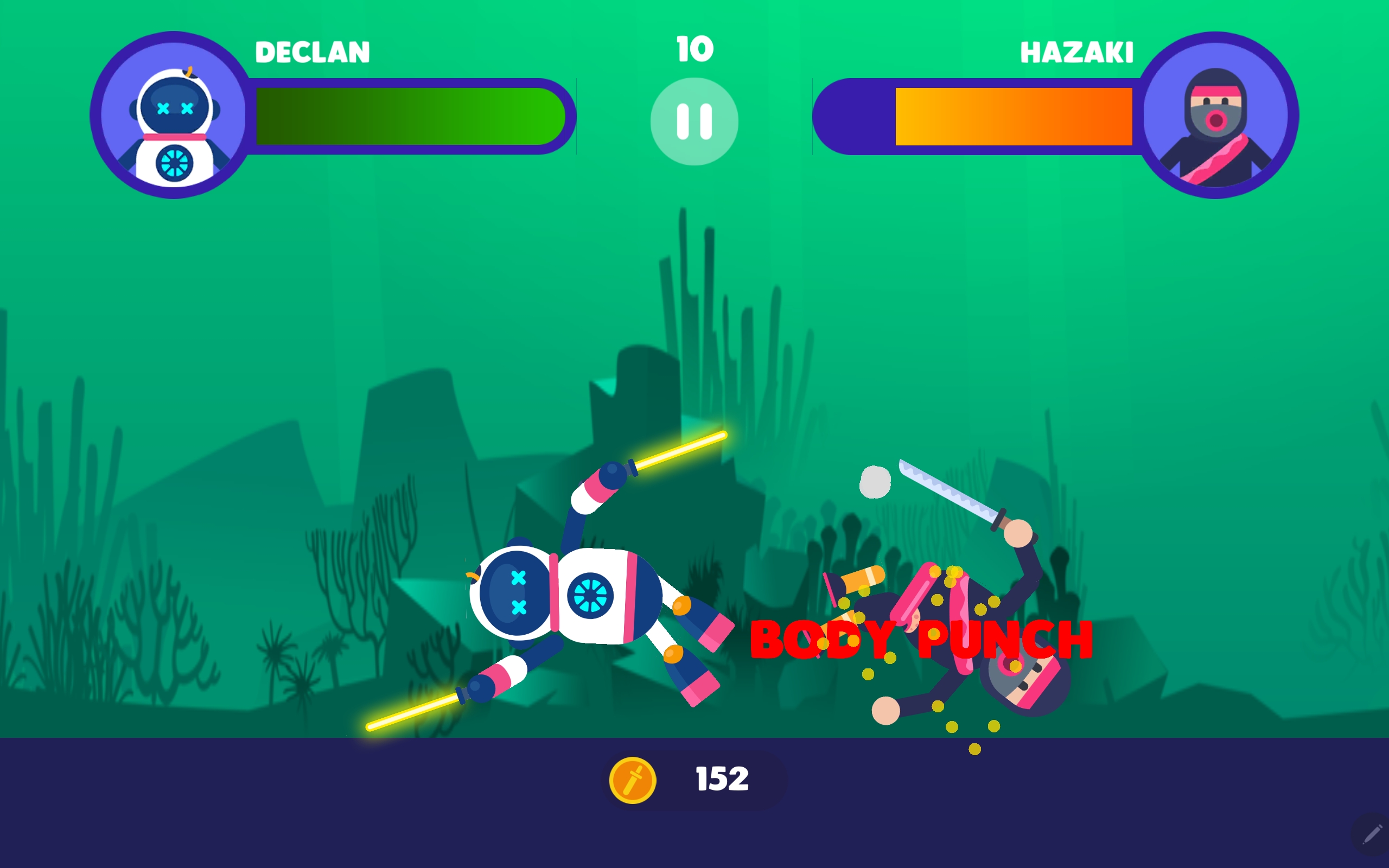
Task: Select the HAZAKI name label
Action: (1077, 53)
